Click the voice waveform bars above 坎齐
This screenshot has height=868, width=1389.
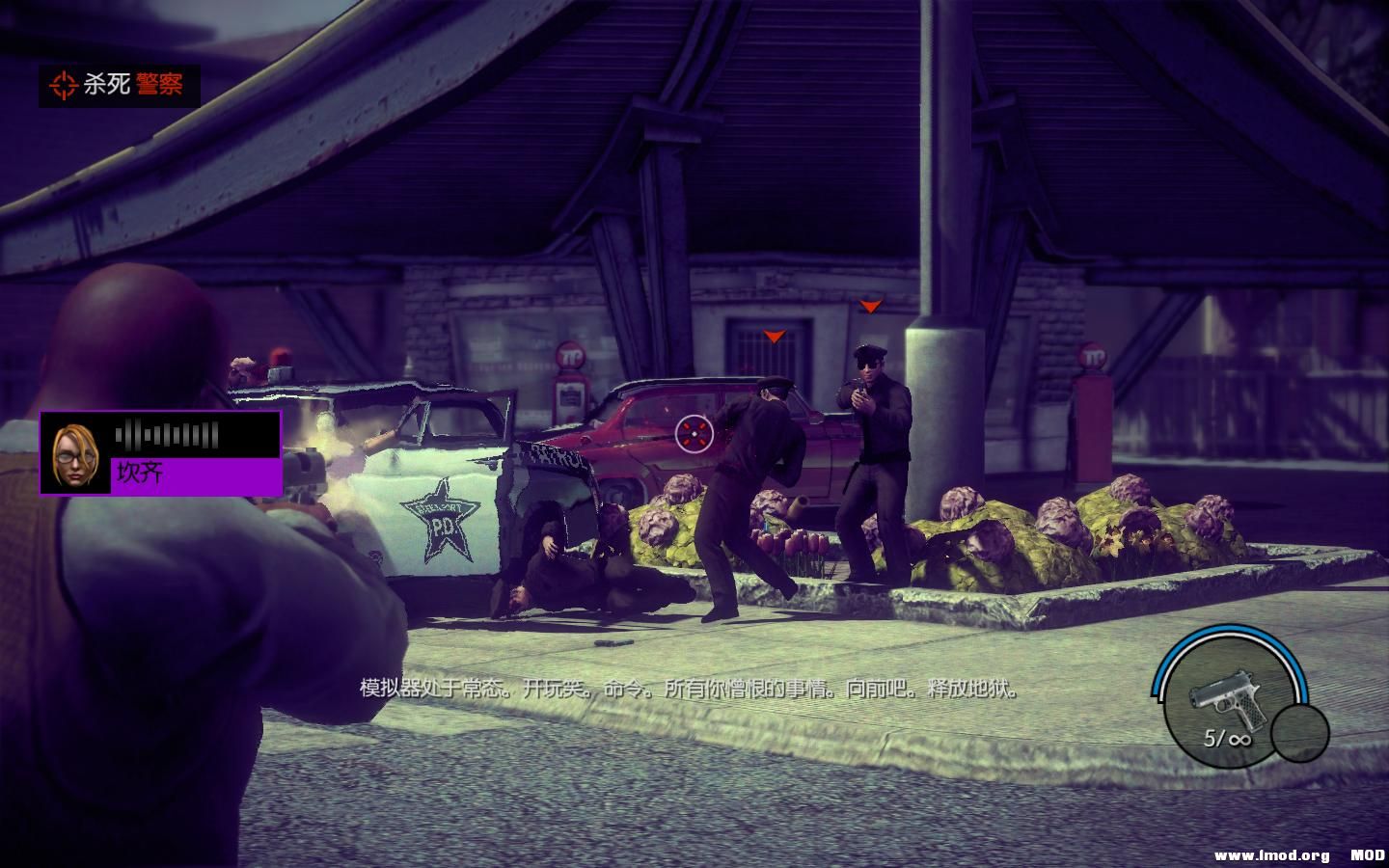point(169,434)
